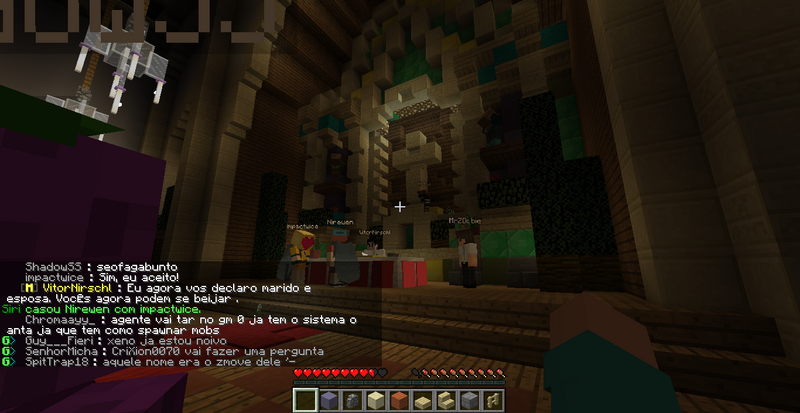Select the empty highlighted hotbar slot
Viewport: 800px width, 413px height.
click(x=305, y=401)
